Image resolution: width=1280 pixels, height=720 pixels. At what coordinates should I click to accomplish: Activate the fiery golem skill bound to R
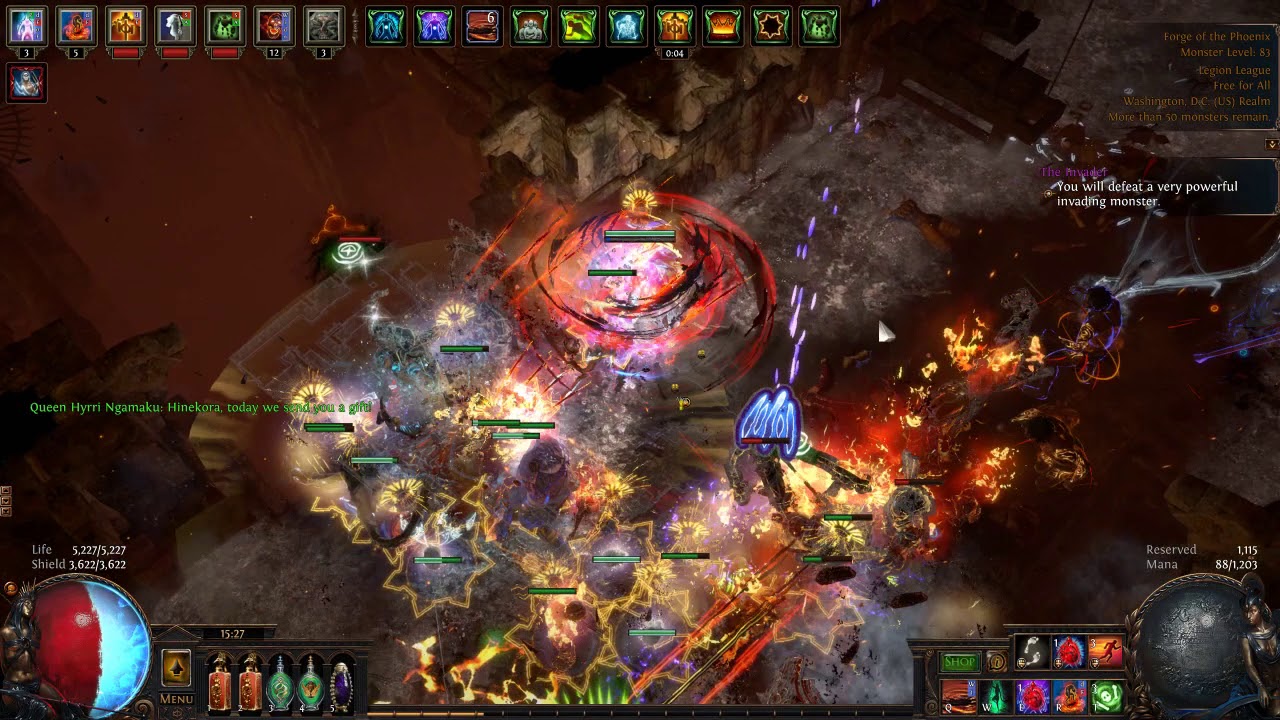click(x=1069, y=695)
